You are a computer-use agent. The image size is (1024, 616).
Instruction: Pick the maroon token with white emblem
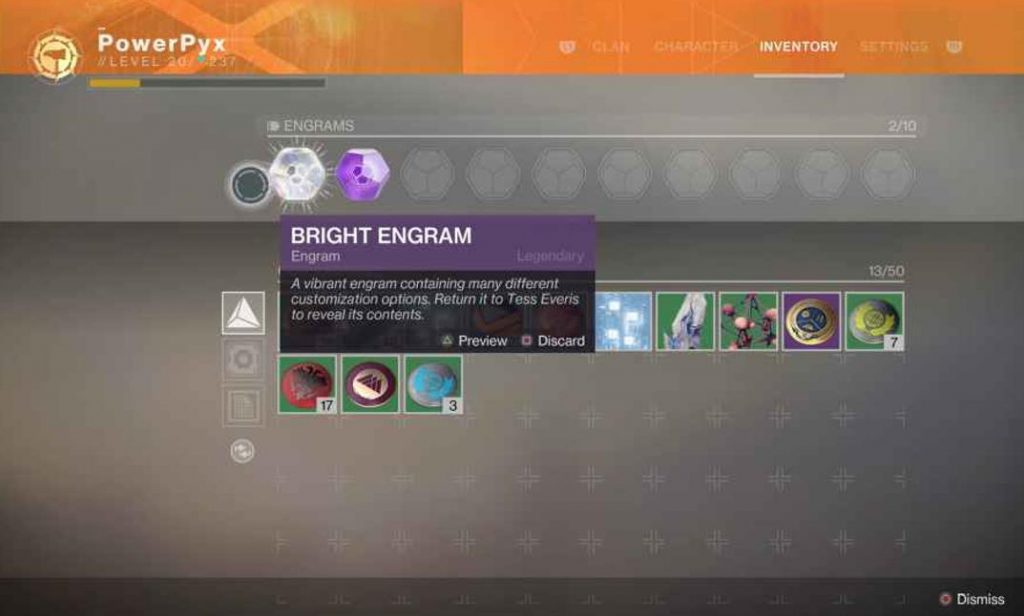(370, 384)
